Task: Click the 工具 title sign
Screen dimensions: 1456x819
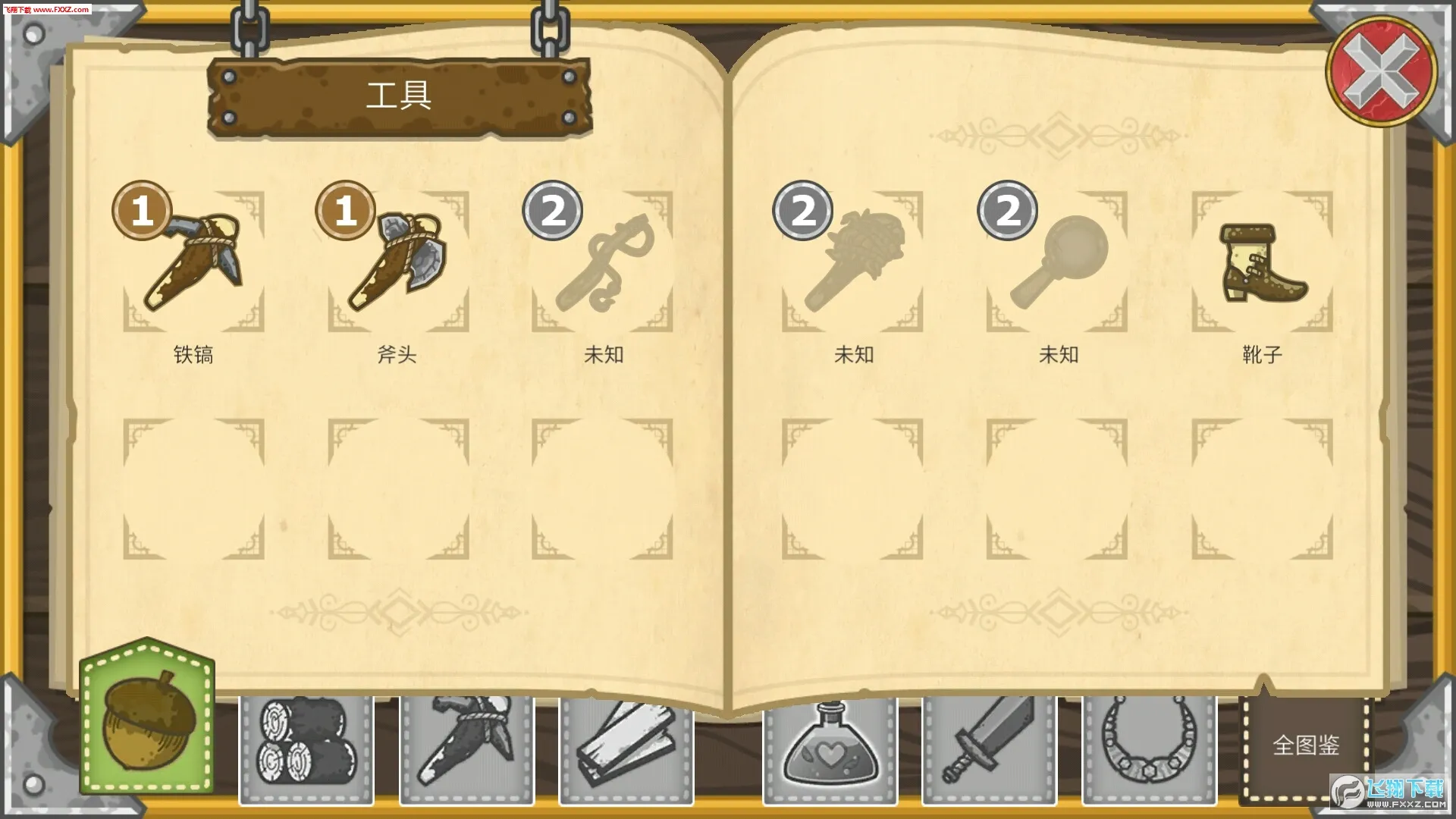Action: tap(400, 97)
